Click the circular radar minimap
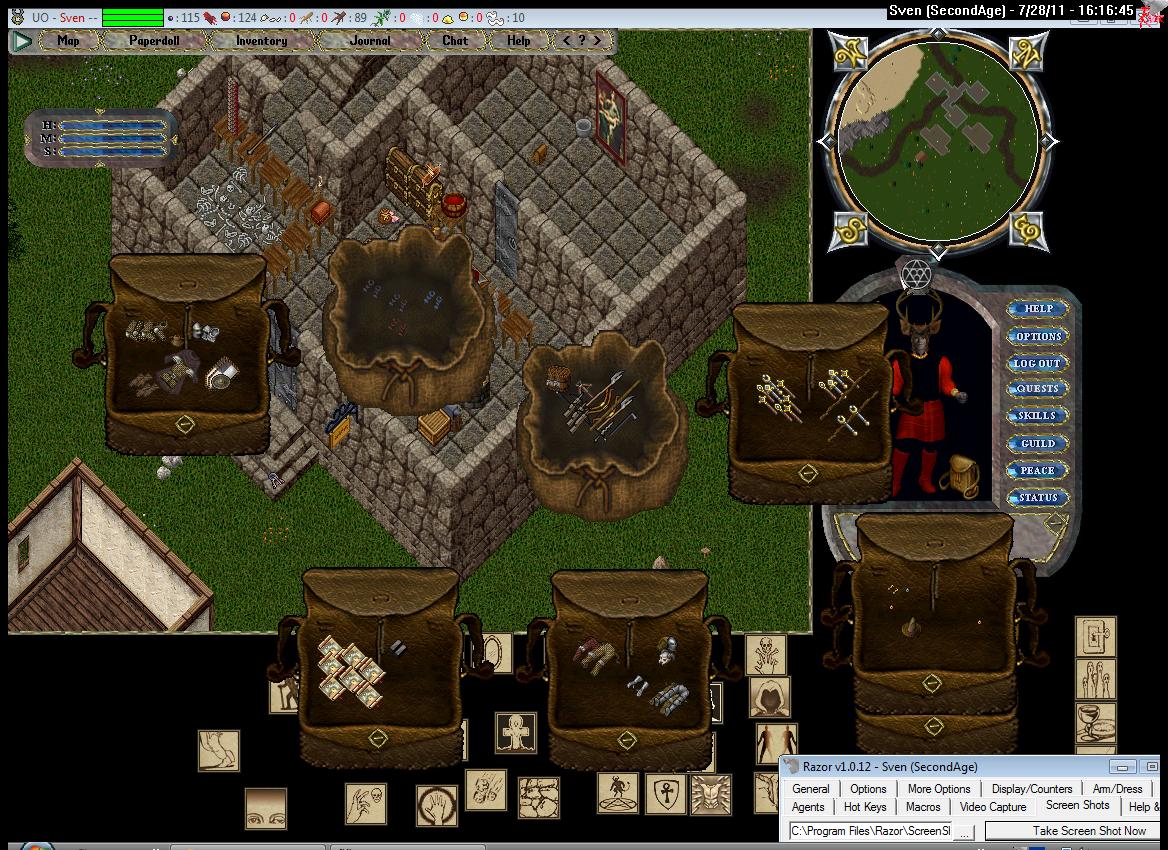The image size is (1168, 850). (x=937, y=139)
